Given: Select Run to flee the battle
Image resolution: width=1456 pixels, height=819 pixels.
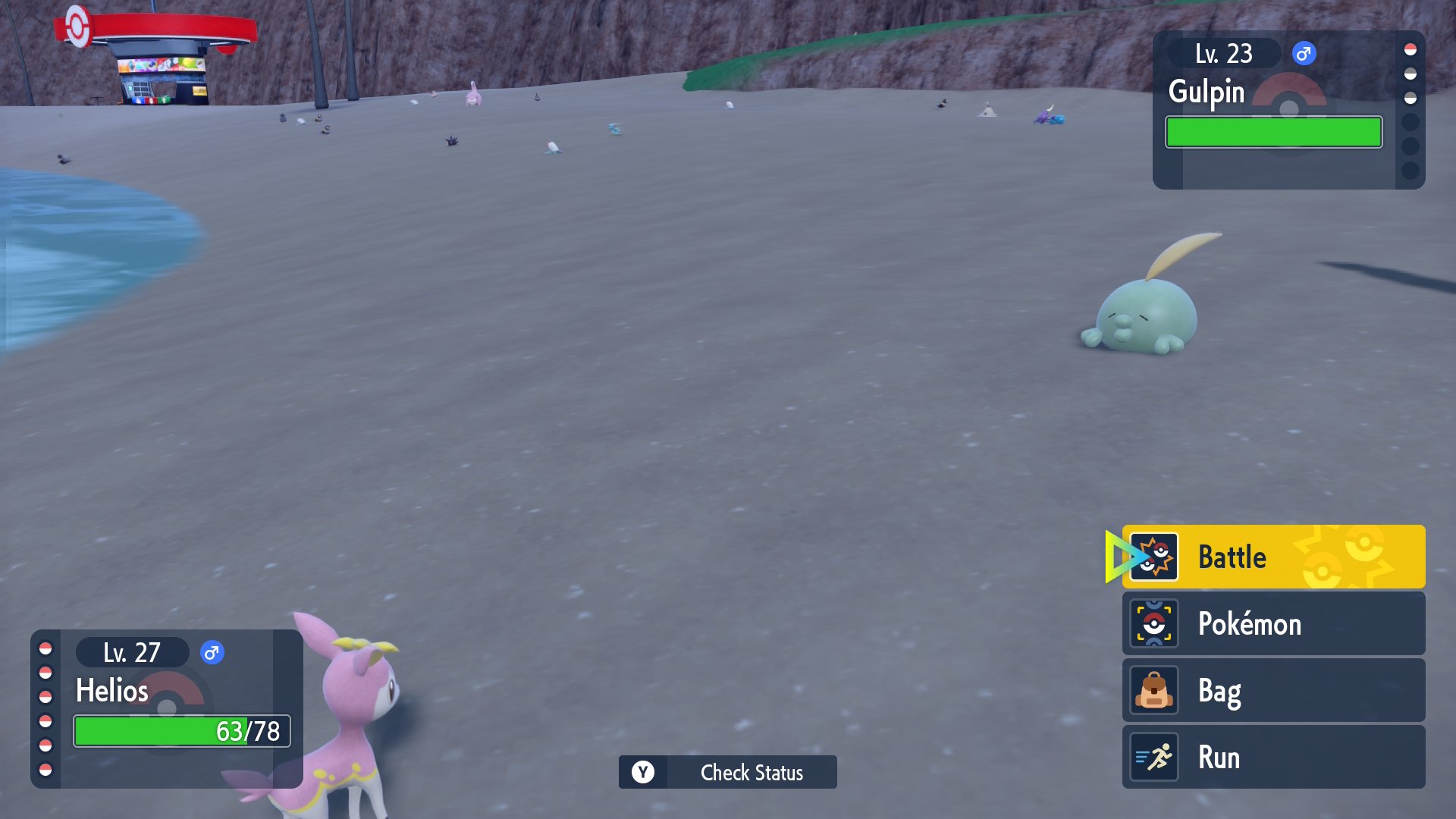Looking at the screenshot, I should (1272, 757).
